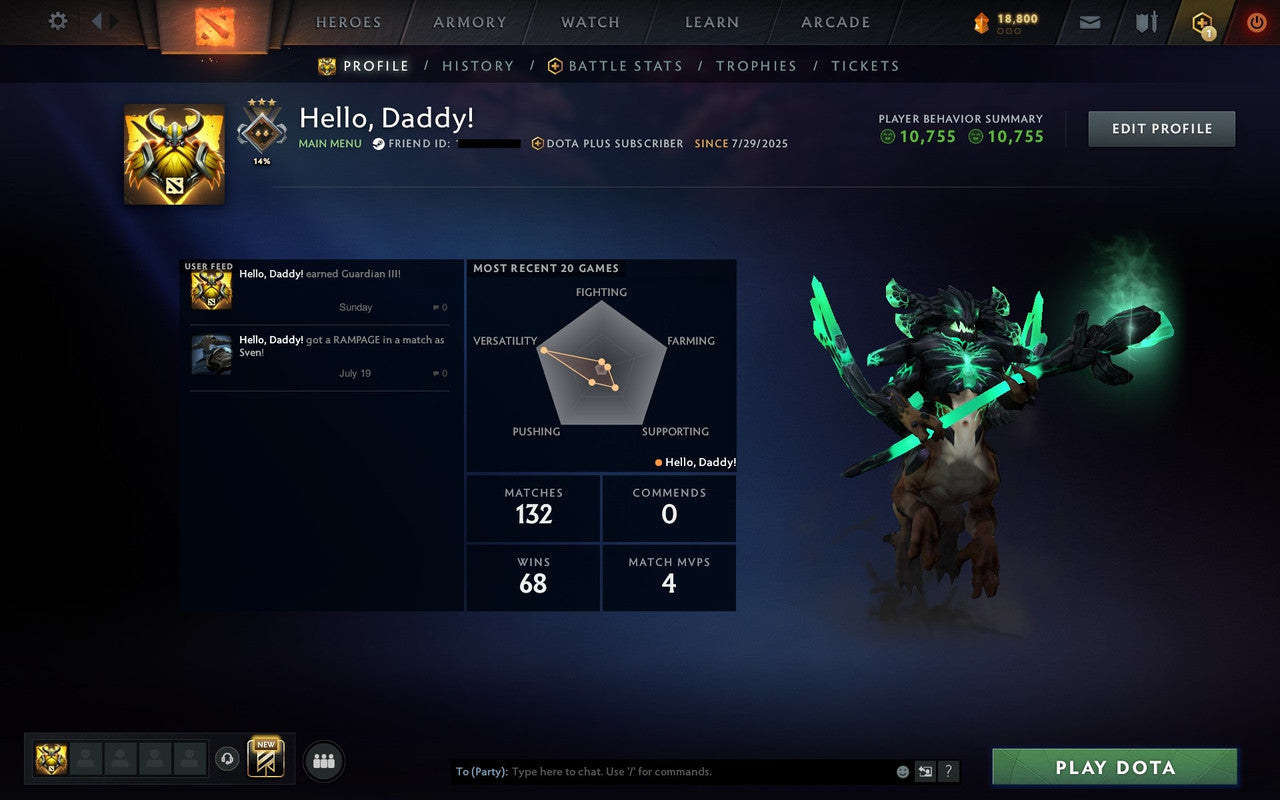
Task: Click the red power exit icon
Action: tap(1256, 21)
